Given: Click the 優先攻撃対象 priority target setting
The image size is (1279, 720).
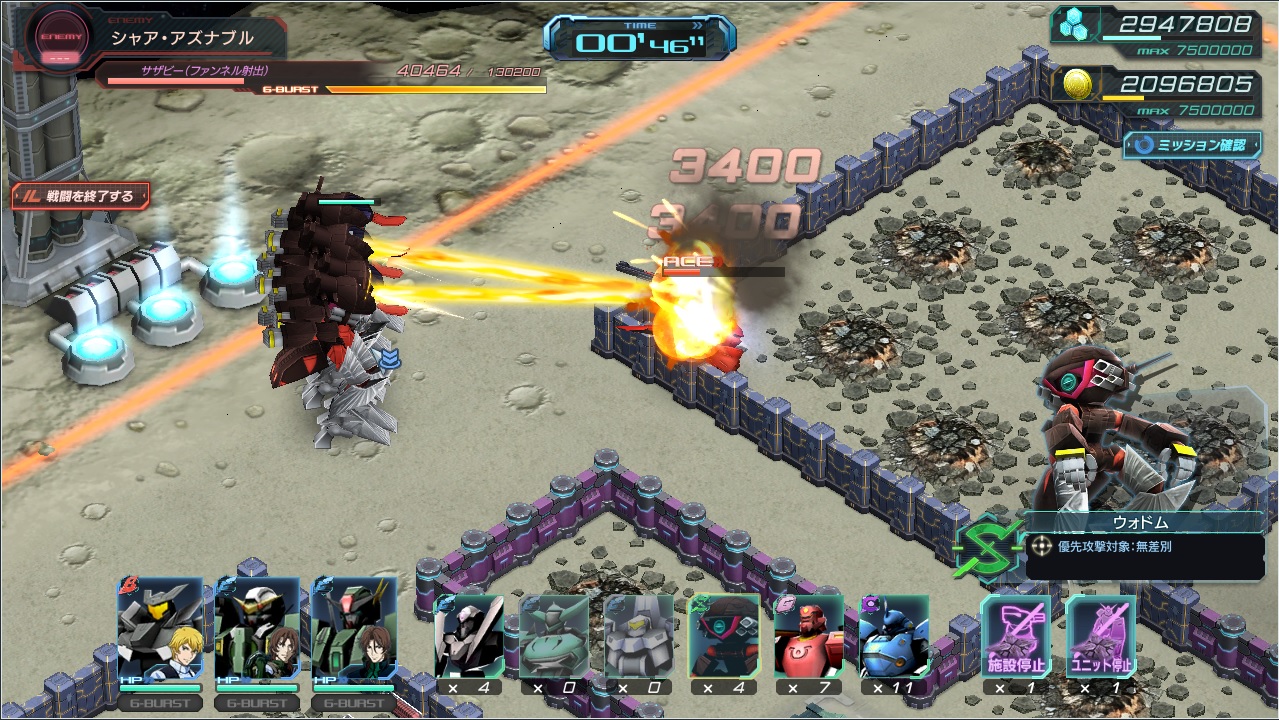Looking at the screenshot, I should 1144,547.
